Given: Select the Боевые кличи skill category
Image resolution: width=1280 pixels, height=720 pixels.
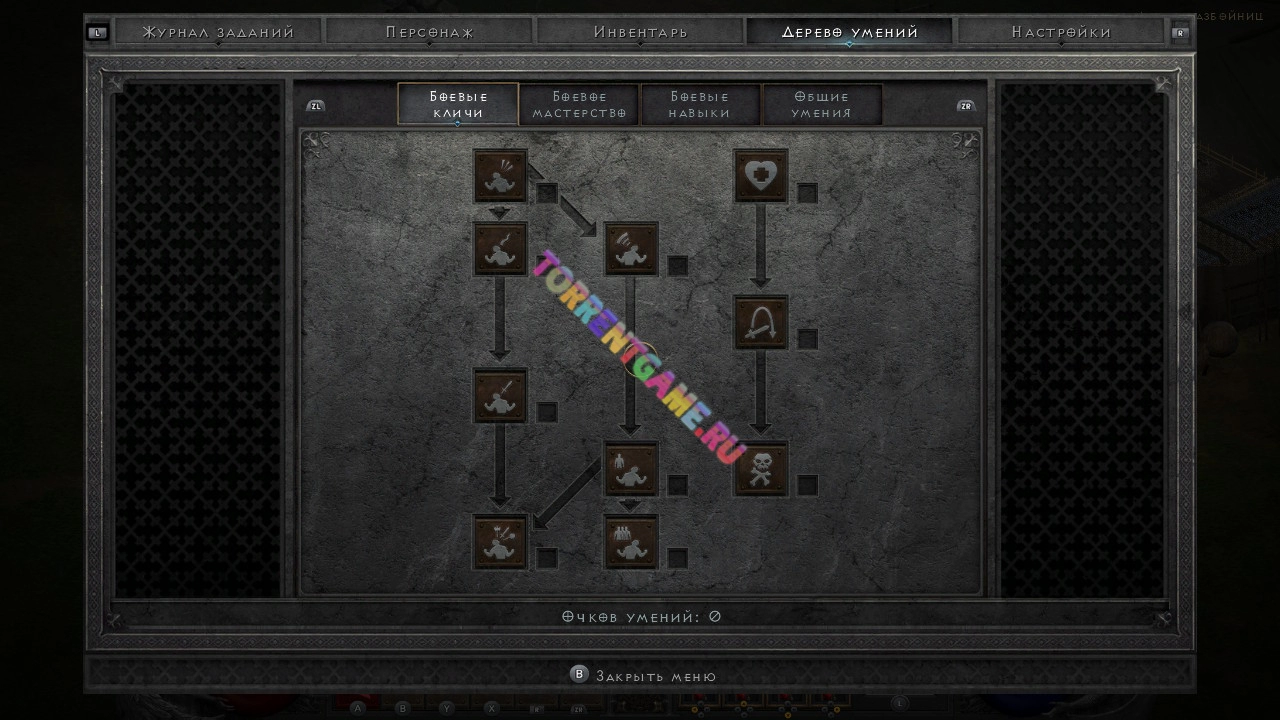Looking at the screenshot, I should point(458,104).
